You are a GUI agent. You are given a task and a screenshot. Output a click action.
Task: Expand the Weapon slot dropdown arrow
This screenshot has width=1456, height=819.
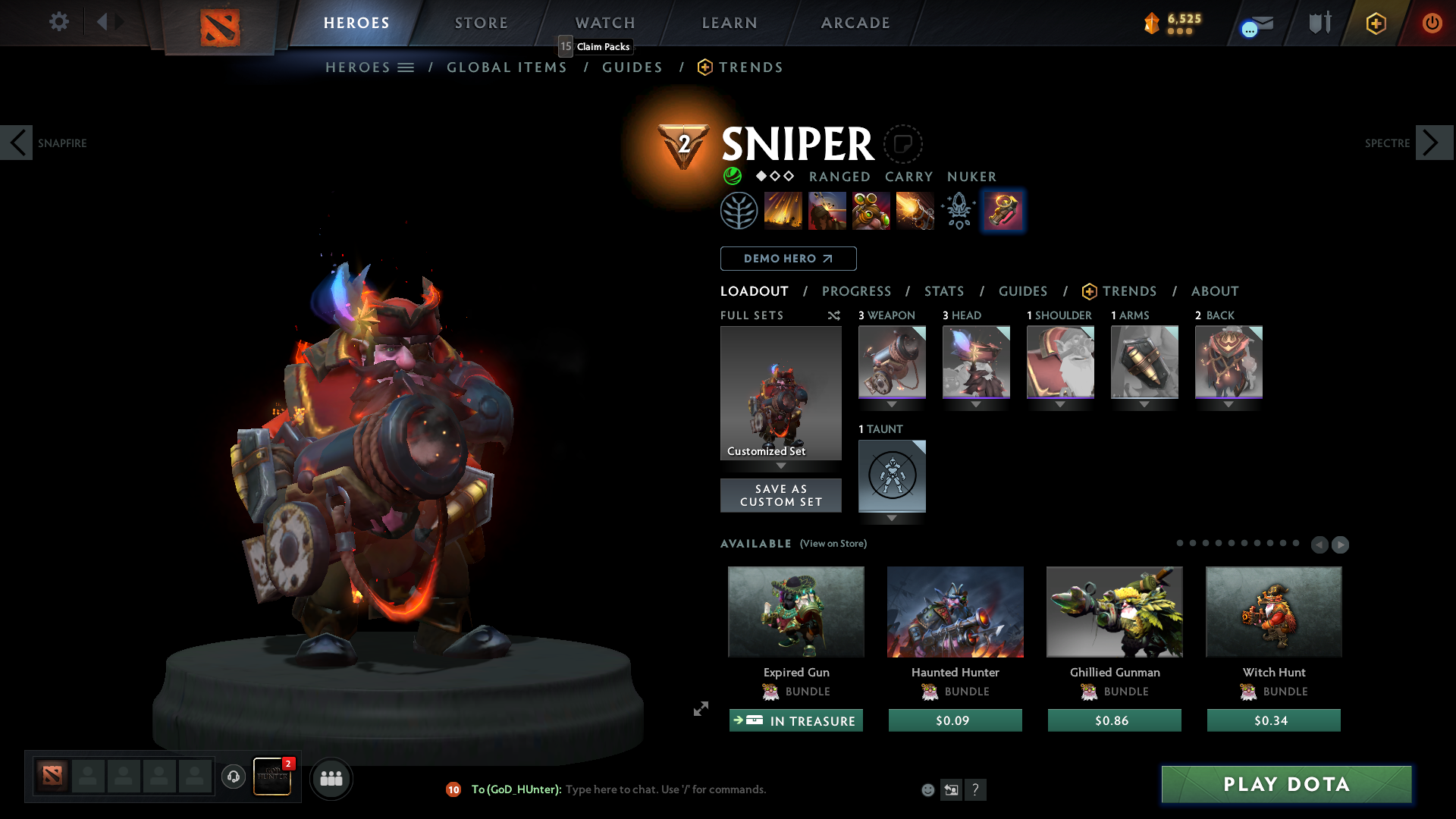(892, 405)
